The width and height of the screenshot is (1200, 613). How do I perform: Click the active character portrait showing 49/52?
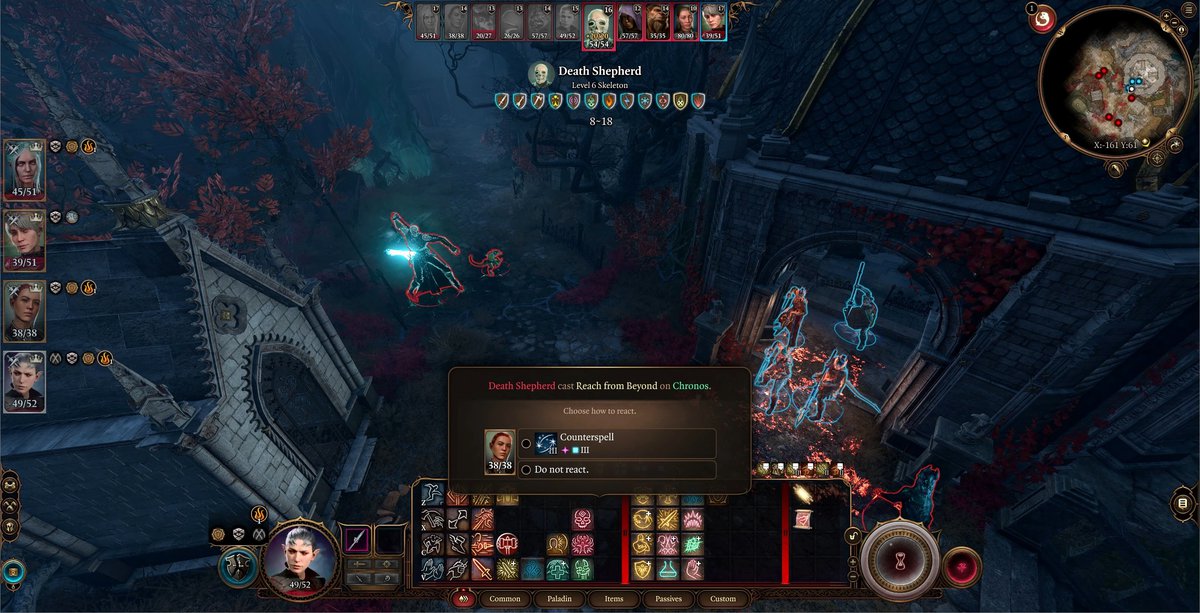pyautogui.click(x=297, y=555)
